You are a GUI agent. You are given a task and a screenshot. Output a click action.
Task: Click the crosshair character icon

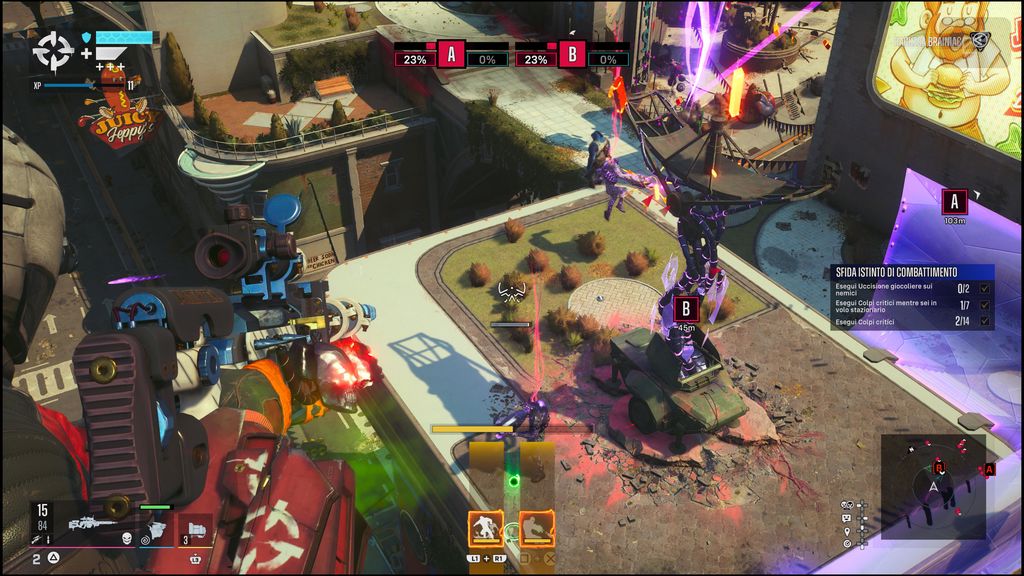point(49,50)
